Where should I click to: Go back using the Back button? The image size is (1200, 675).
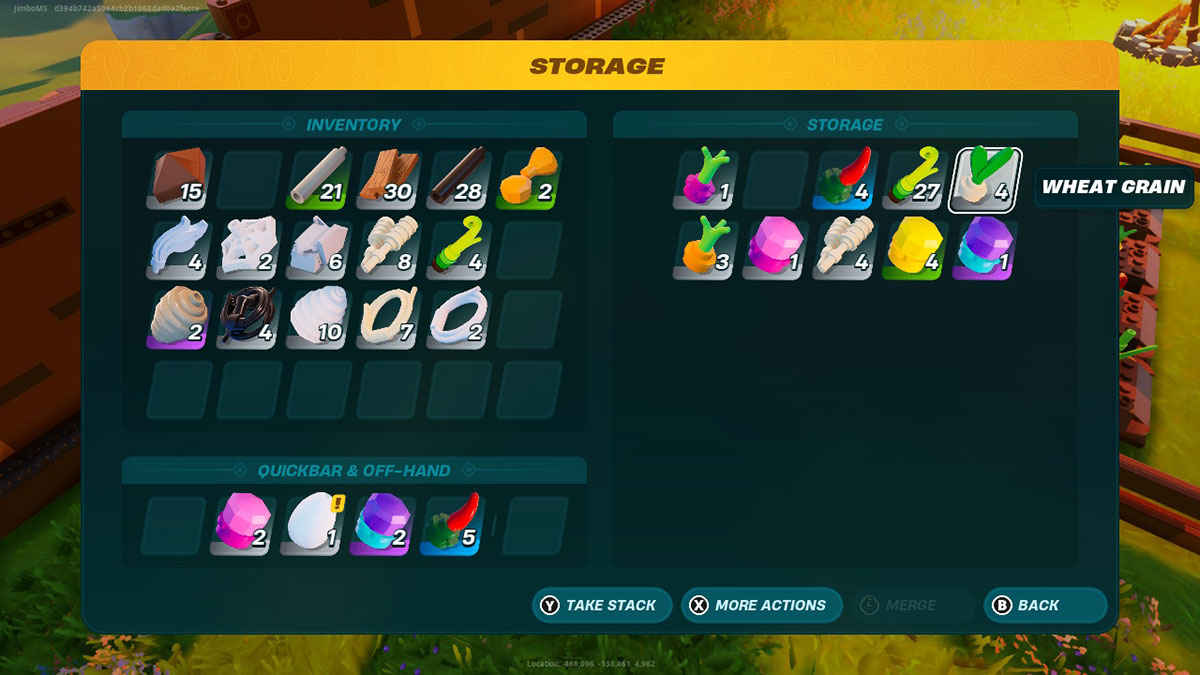pyautogui.click(x=1045, y=605)
